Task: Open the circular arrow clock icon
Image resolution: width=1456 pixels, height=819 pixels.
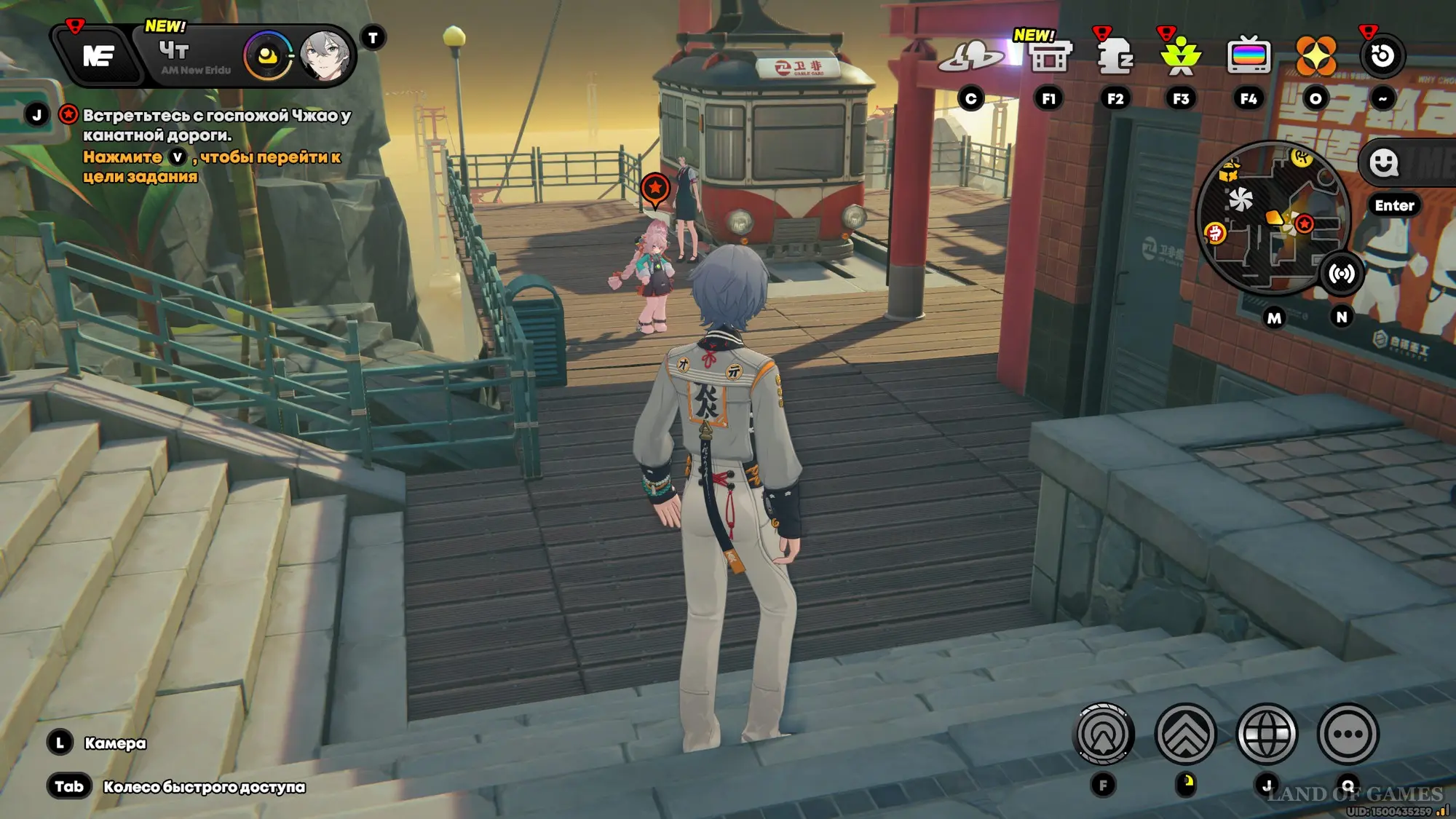Action: 1382,56
